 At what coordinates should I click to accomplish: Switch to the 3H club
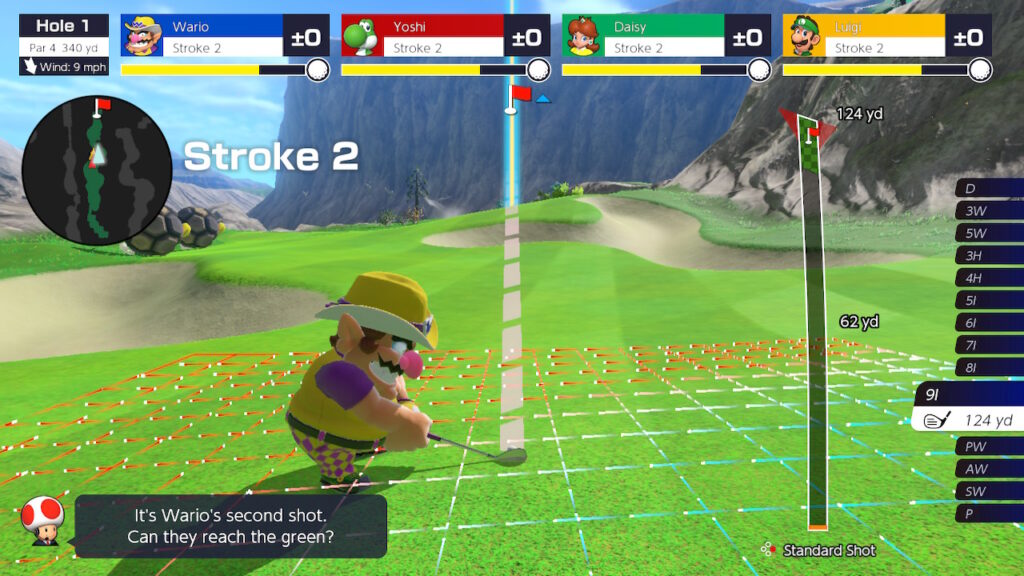point(988,256)
